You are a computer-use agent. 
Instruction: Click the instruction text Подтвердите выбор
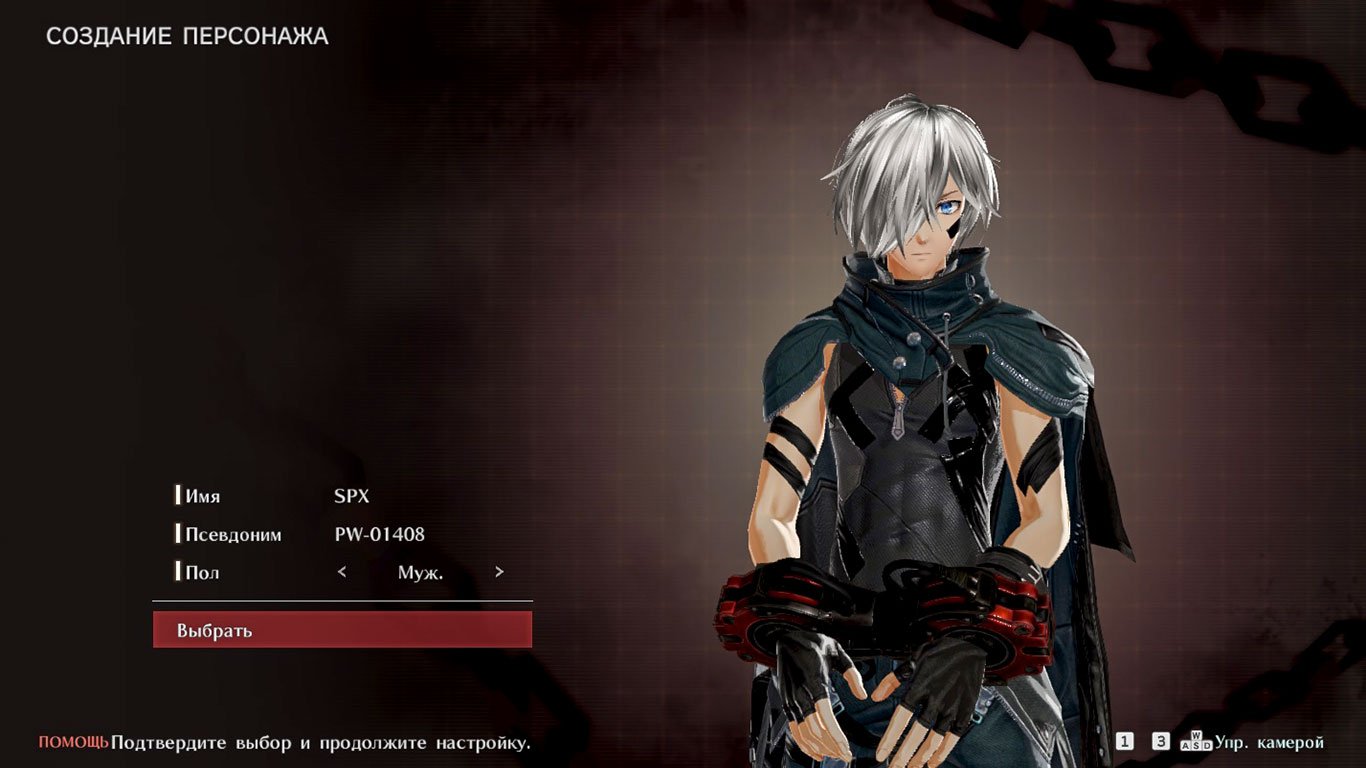pyautogui.click(x=320, y=744)
